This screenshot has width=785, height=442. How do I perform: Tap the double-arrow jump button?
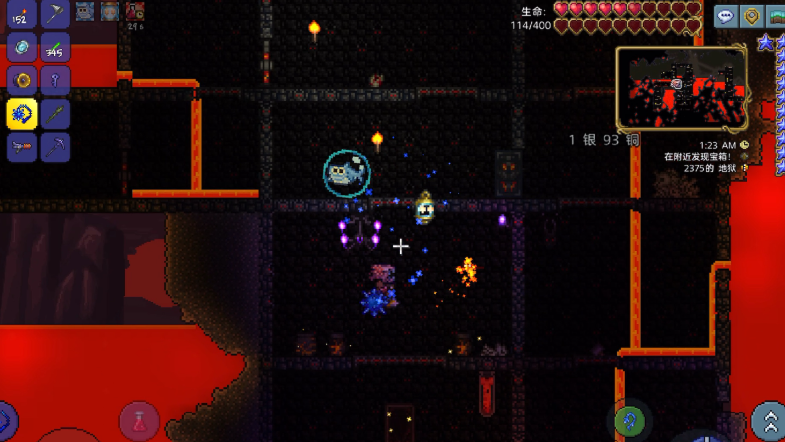(x=768, y=420)
